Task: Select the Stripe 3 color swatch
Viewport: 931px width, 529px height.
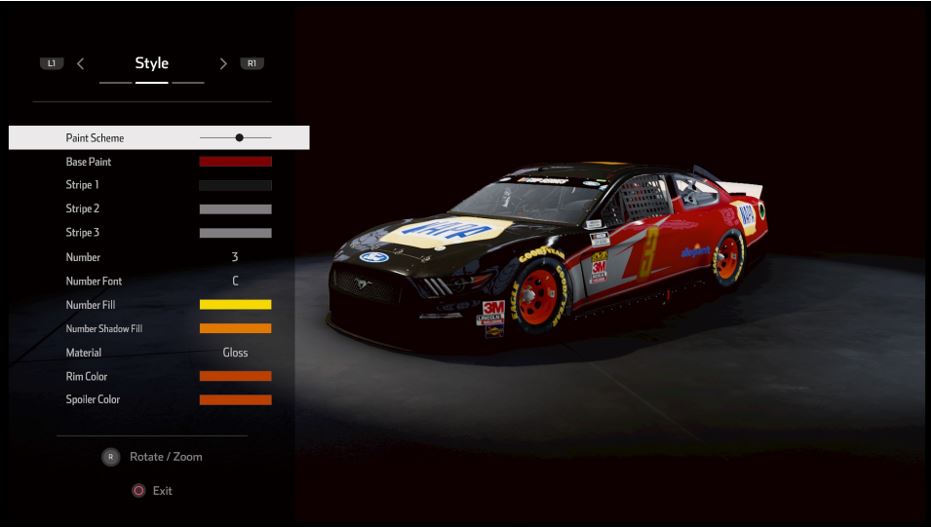Action: point(235,233)
